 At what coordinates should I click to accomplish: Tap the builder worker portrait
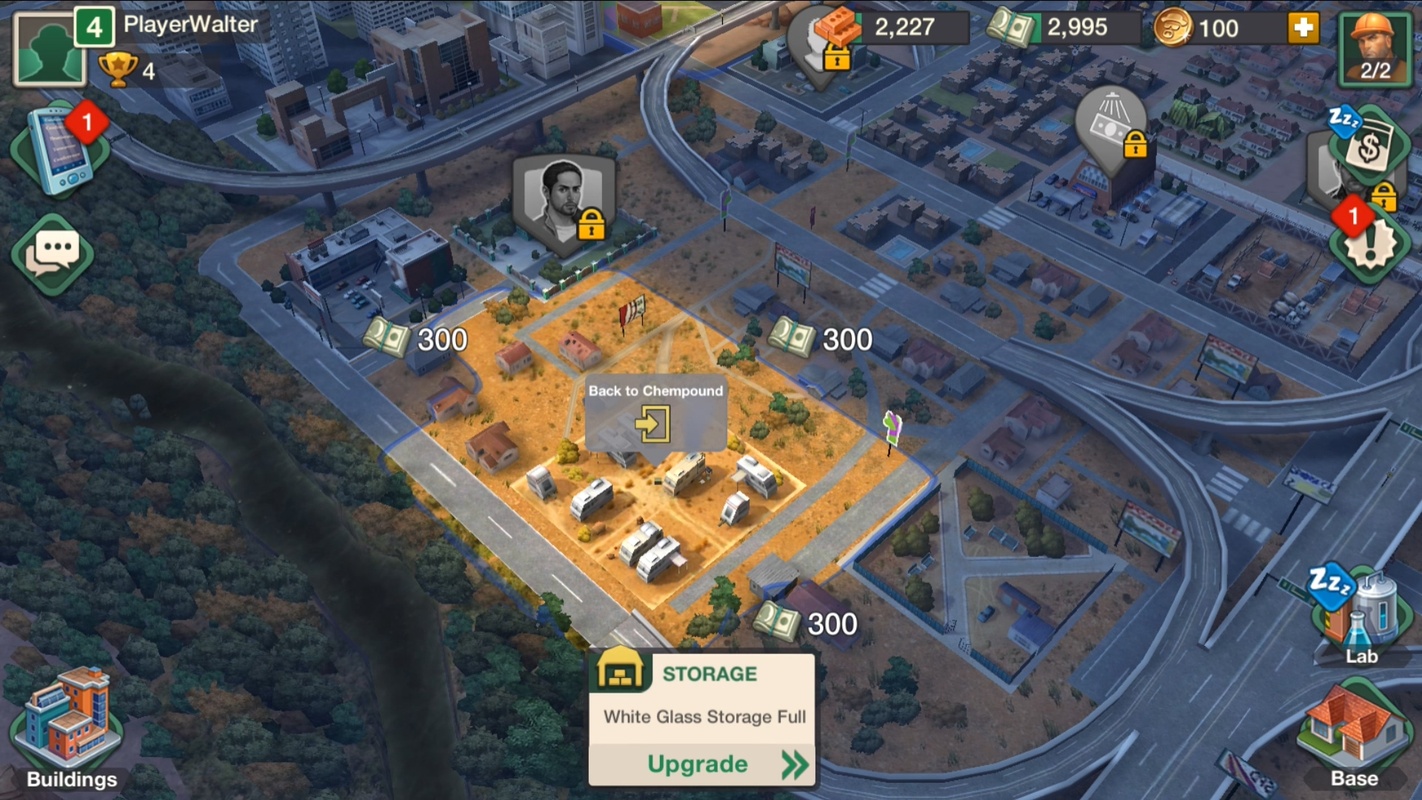point(1375,47)
